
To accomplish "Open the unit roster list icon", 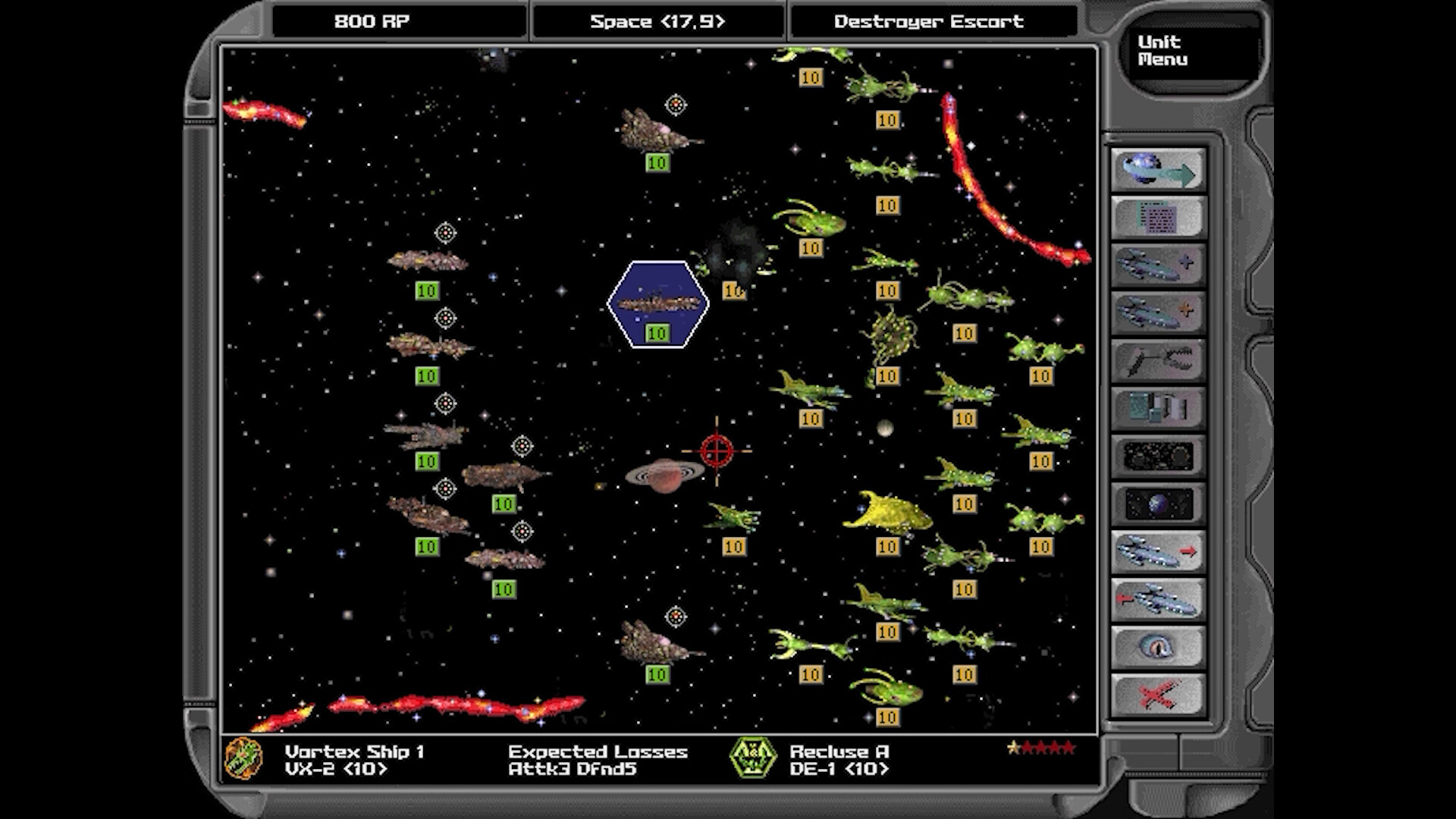I will point(1159,216).
